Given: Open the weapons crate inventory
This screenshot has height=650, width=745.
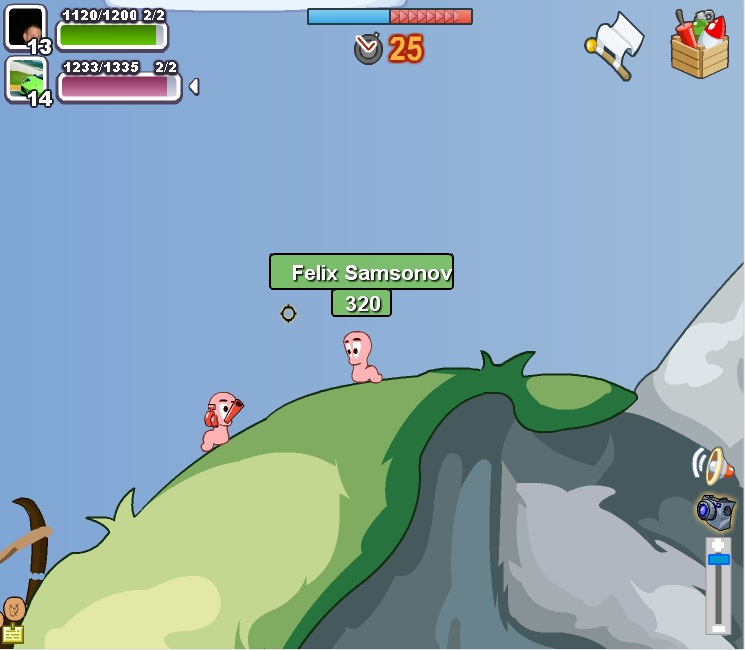Looking at the screenshot, I should point(699,46).
